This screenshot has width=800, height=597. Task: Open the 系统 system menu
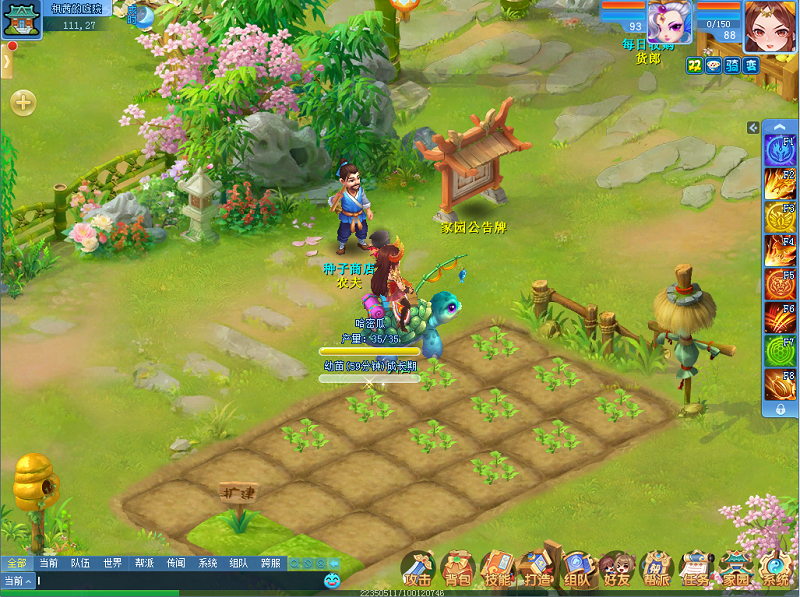point(775,568)
